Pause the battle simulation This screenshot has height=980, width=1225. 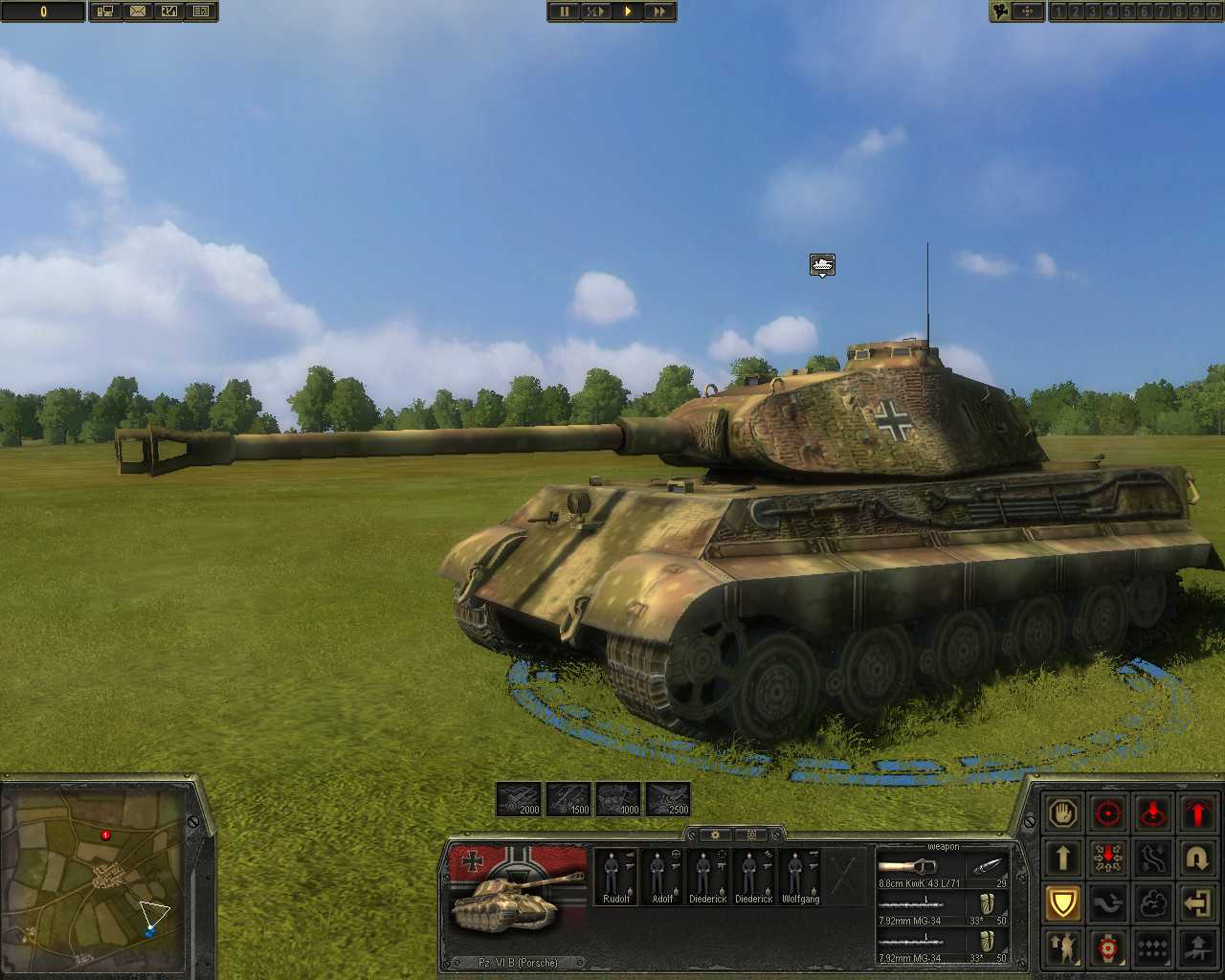pos(565,11)
